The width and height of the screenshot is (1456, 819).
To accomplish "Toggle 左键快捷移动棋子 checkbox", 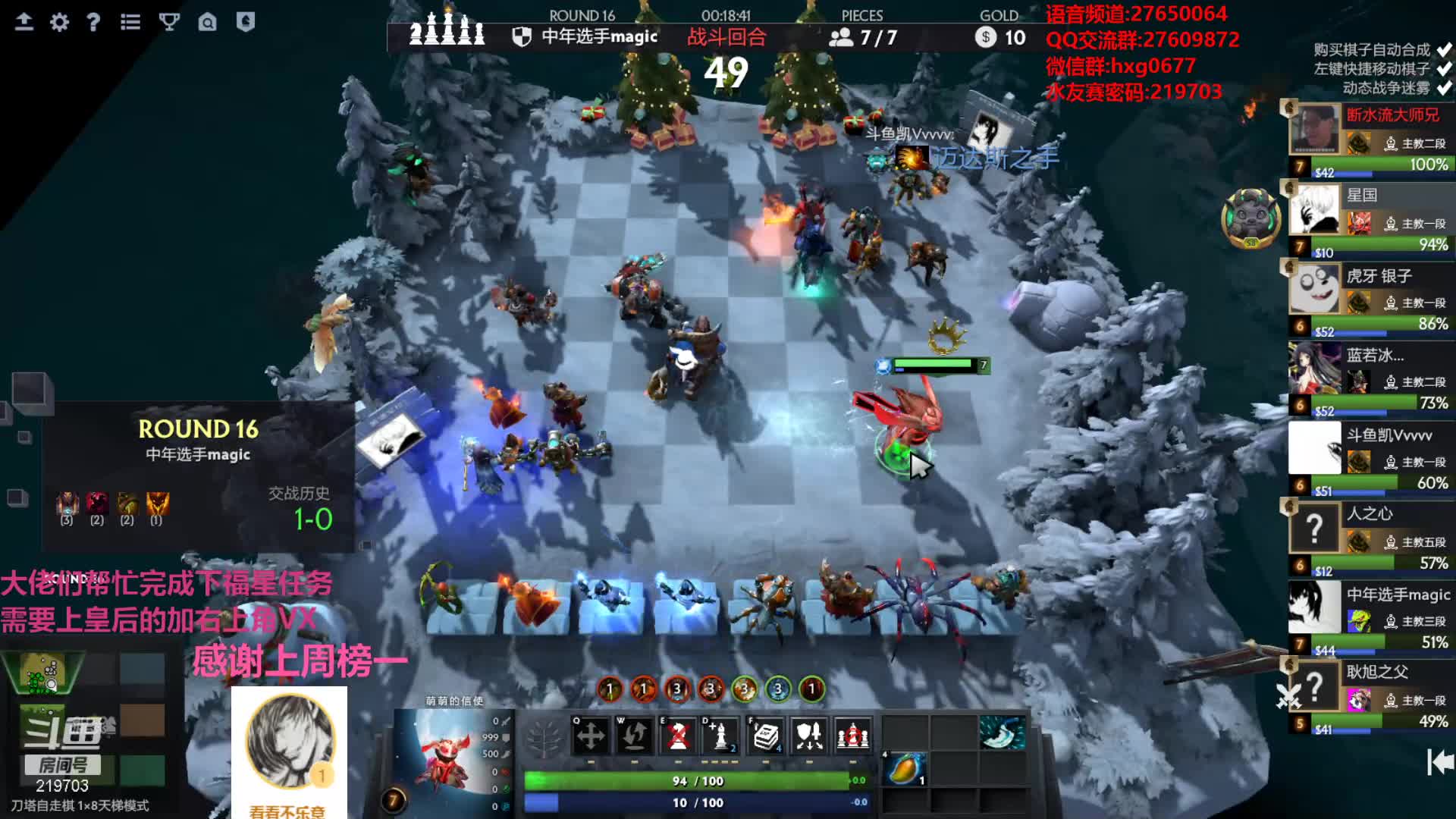I will [x=1444, y=69].
